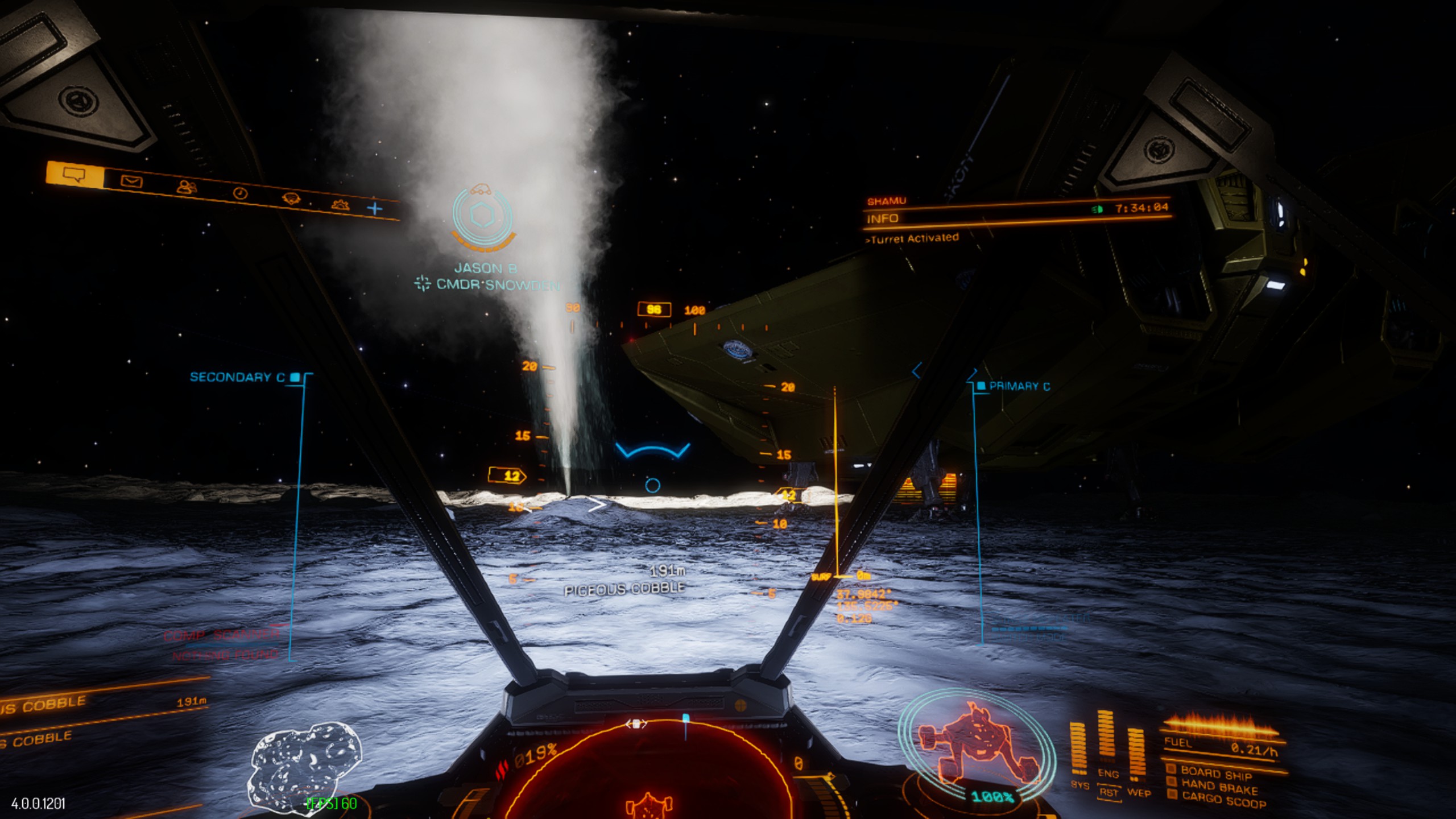1456x819 pixels.
Task: Open the chat speech-bubble comms tab
Action: pyautogui.click(x=75, y=174)
